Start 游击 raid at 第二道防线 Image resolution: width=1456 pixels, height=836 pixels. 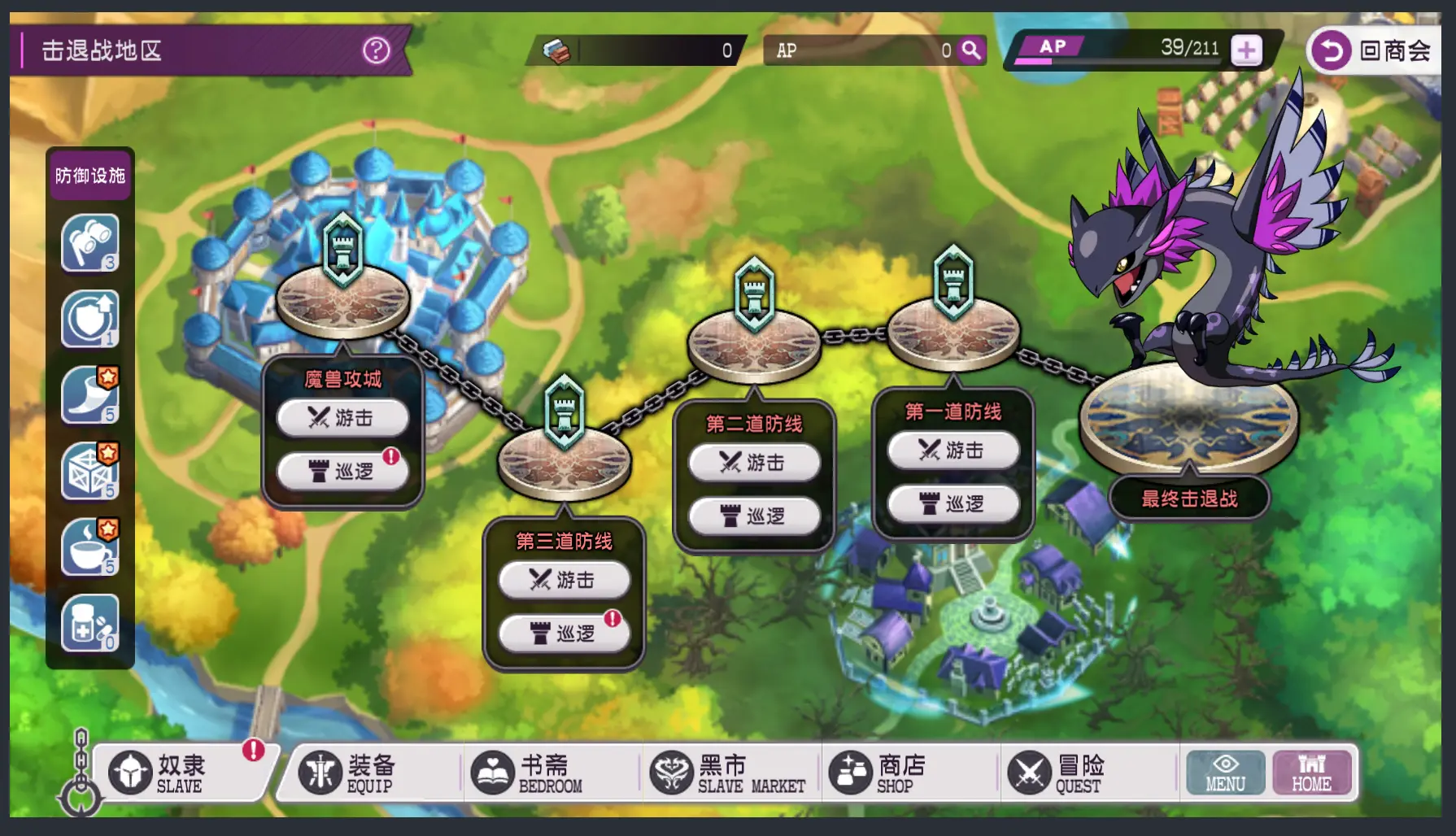754,463
